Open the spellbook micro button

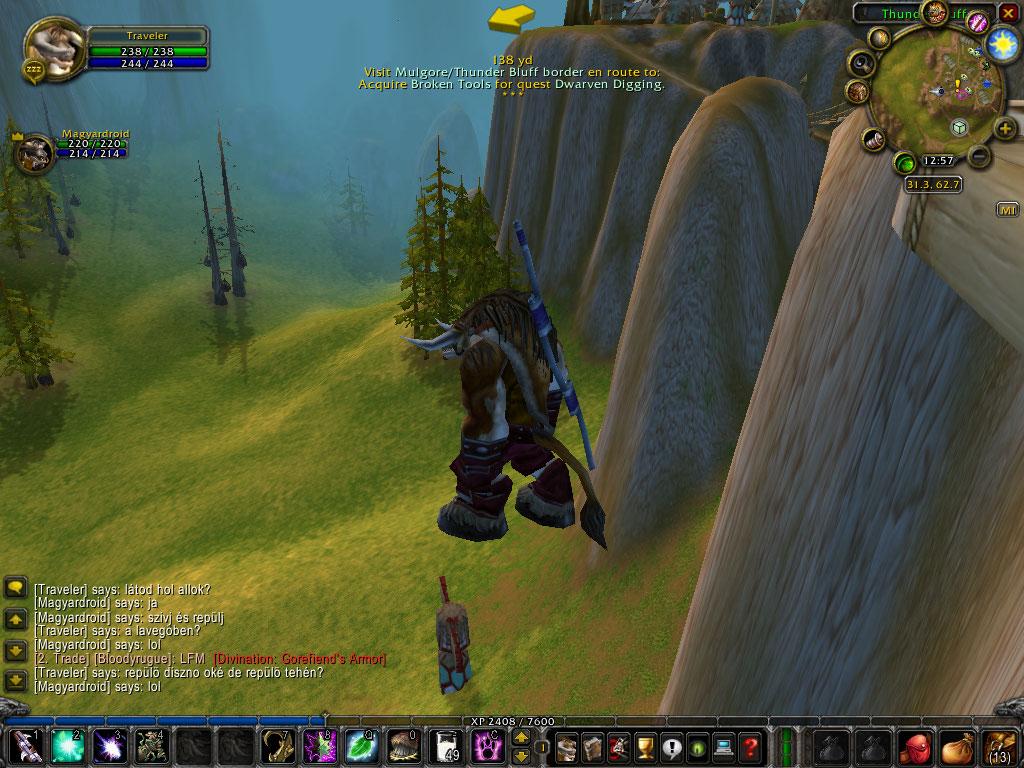(593, 747)
